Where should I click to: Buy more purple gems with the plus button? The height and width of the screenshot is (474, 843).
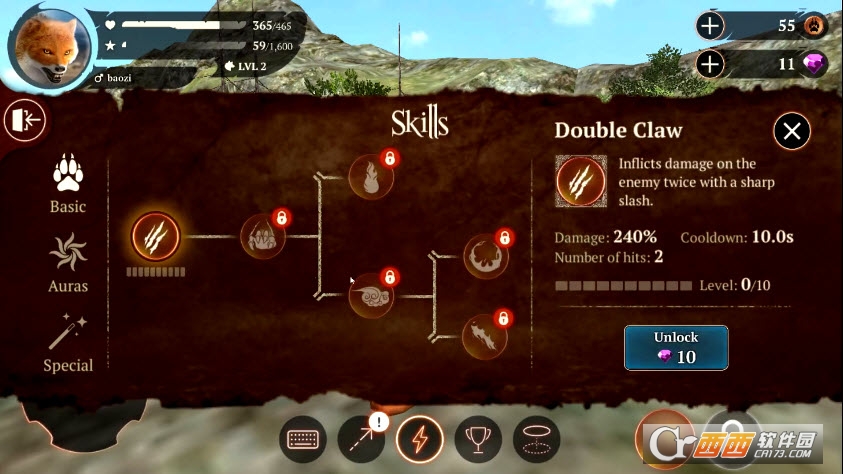click(x=710, y=65)
